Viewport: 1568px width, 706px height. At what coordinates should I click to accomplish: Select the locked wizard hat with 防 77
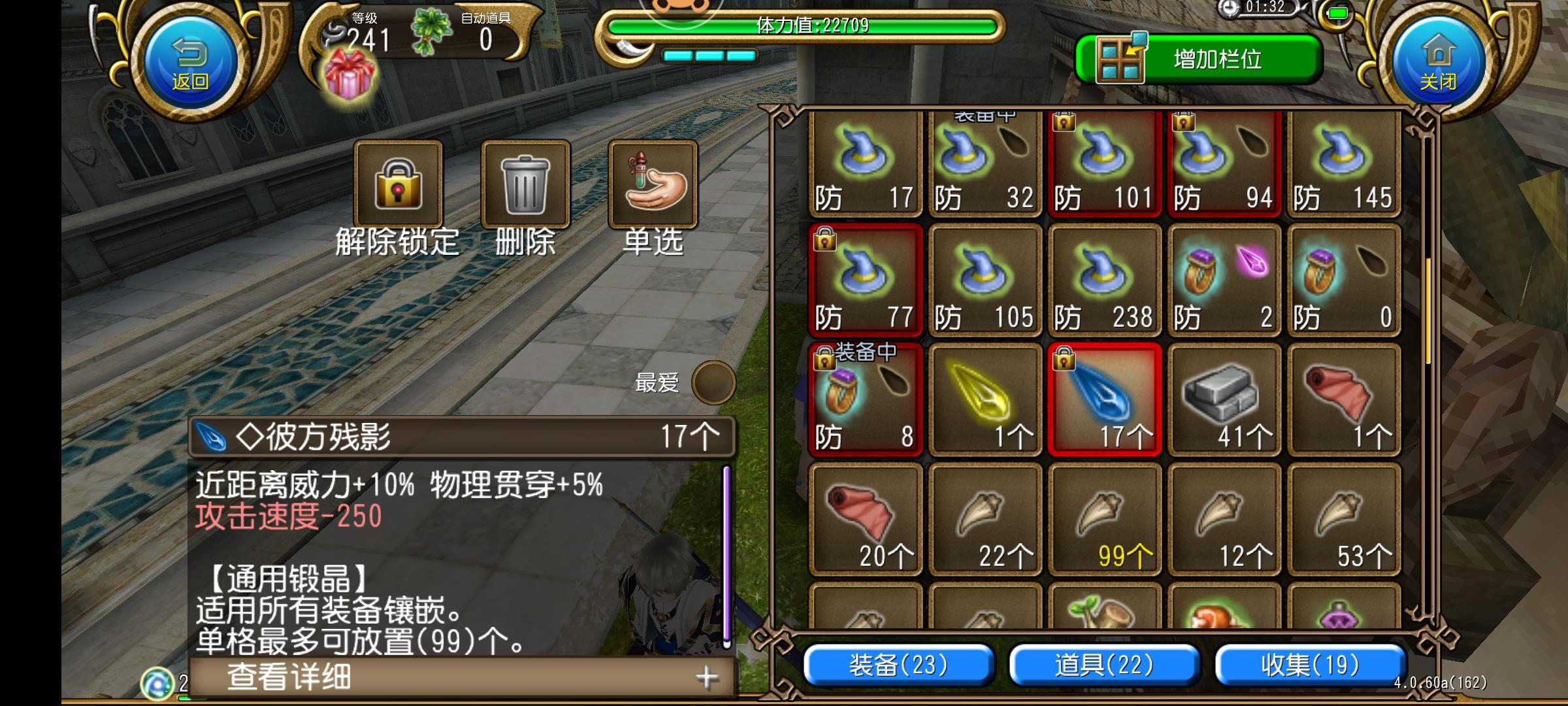866,281
